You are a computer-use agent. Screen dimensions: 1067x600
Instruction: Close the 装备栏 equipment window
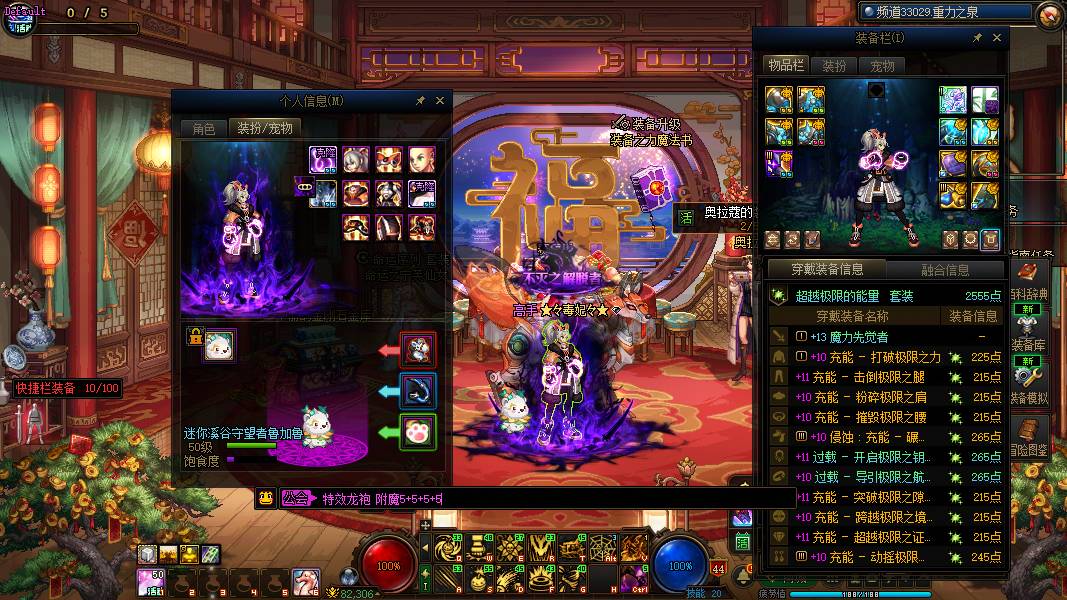coord(997,38)
